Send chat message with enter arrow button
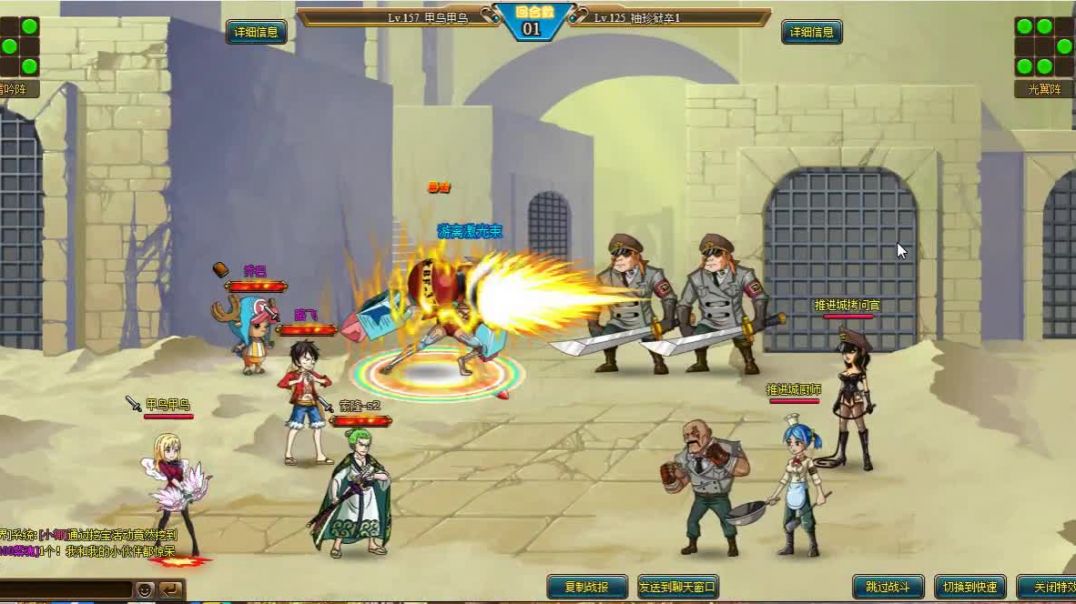This screenshot has height=604, width=1076. tap(171, 590)
